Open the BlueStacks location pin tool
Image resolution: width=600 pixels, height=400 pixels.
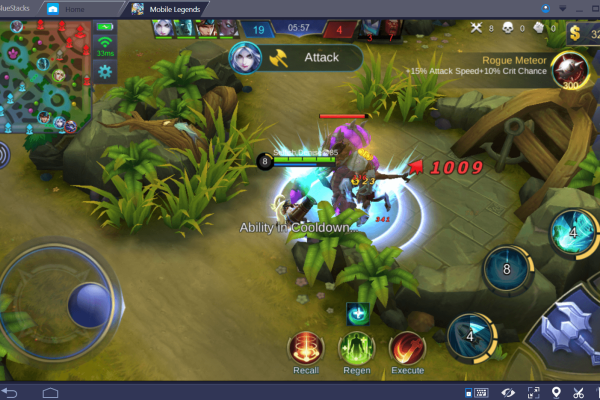(556, 391)
